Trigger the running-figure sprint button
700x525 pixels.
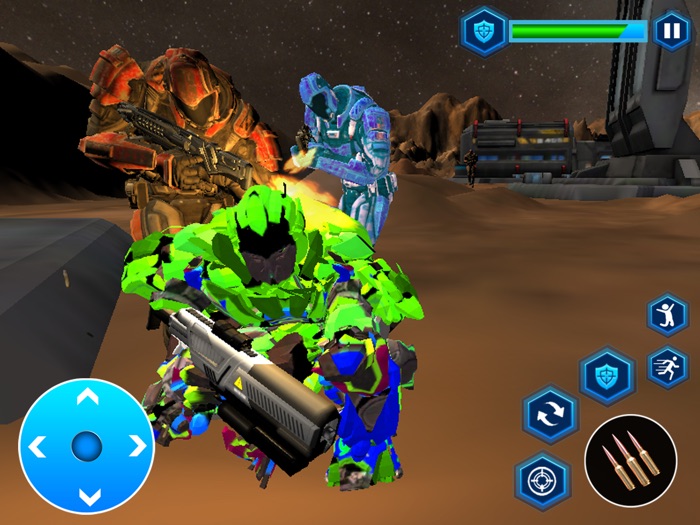click(667, 367)
